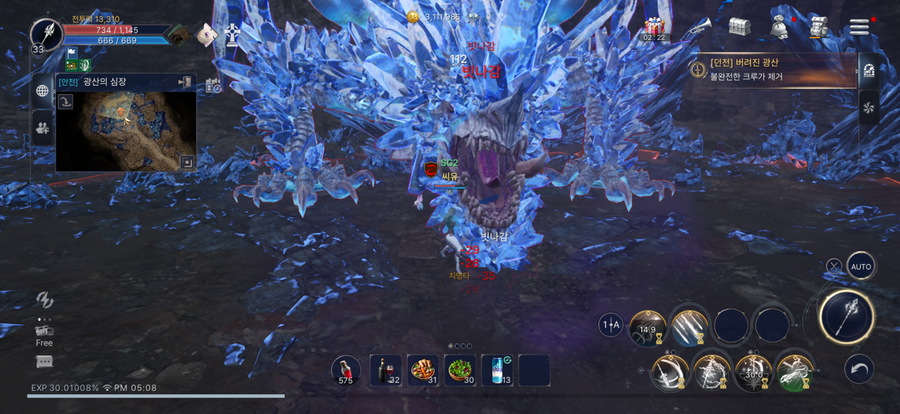900x414 pixels.
Task: Open the treasure chest inventory icon
Action: (x=739, y=26)
